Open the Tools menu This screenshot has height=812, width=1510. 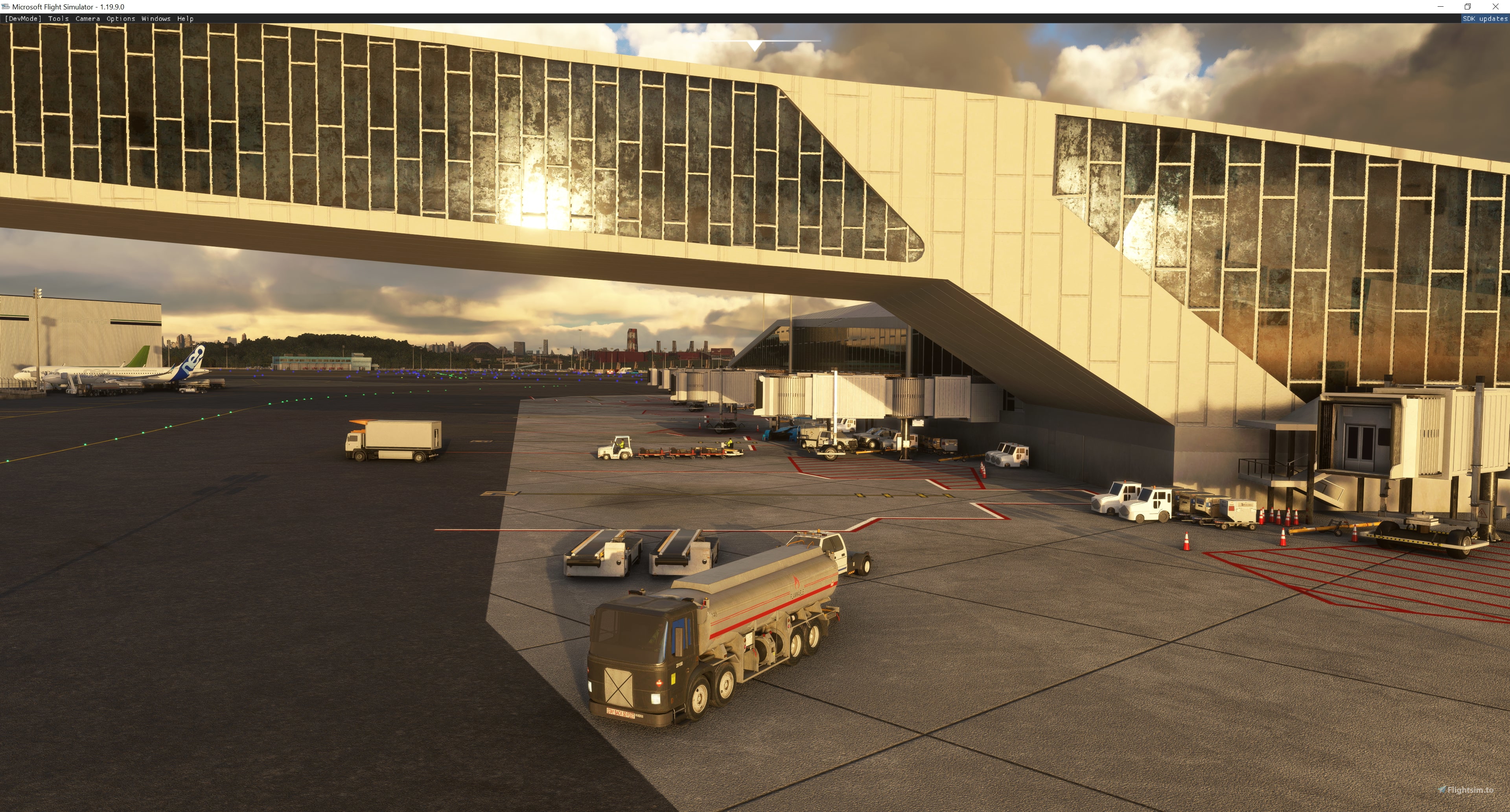tap(58, 19)
